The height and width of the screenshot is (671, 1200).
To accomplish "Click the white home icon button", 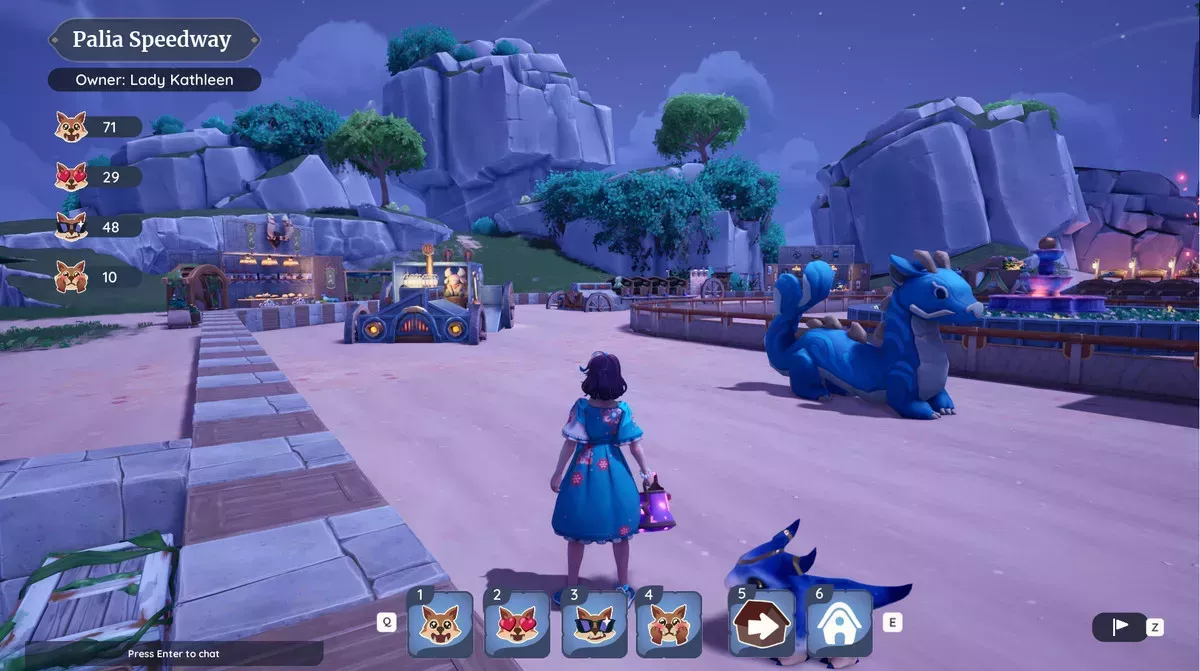I will [x=839, y=624].
